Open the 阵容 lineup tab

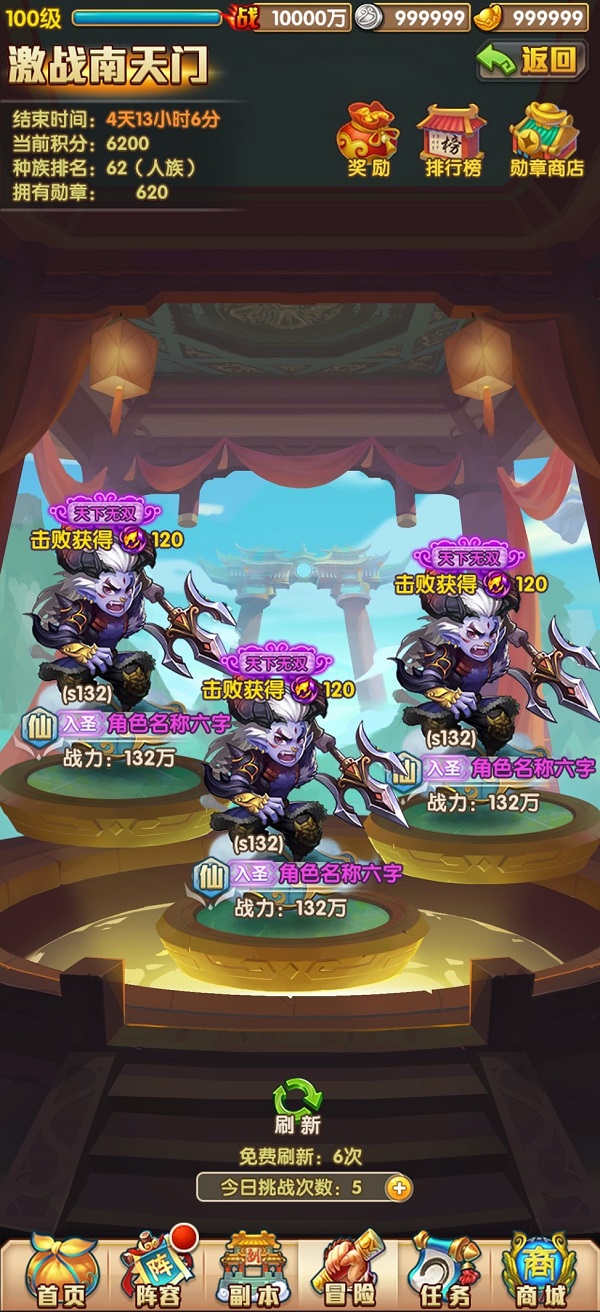(x=155, y=1271)
